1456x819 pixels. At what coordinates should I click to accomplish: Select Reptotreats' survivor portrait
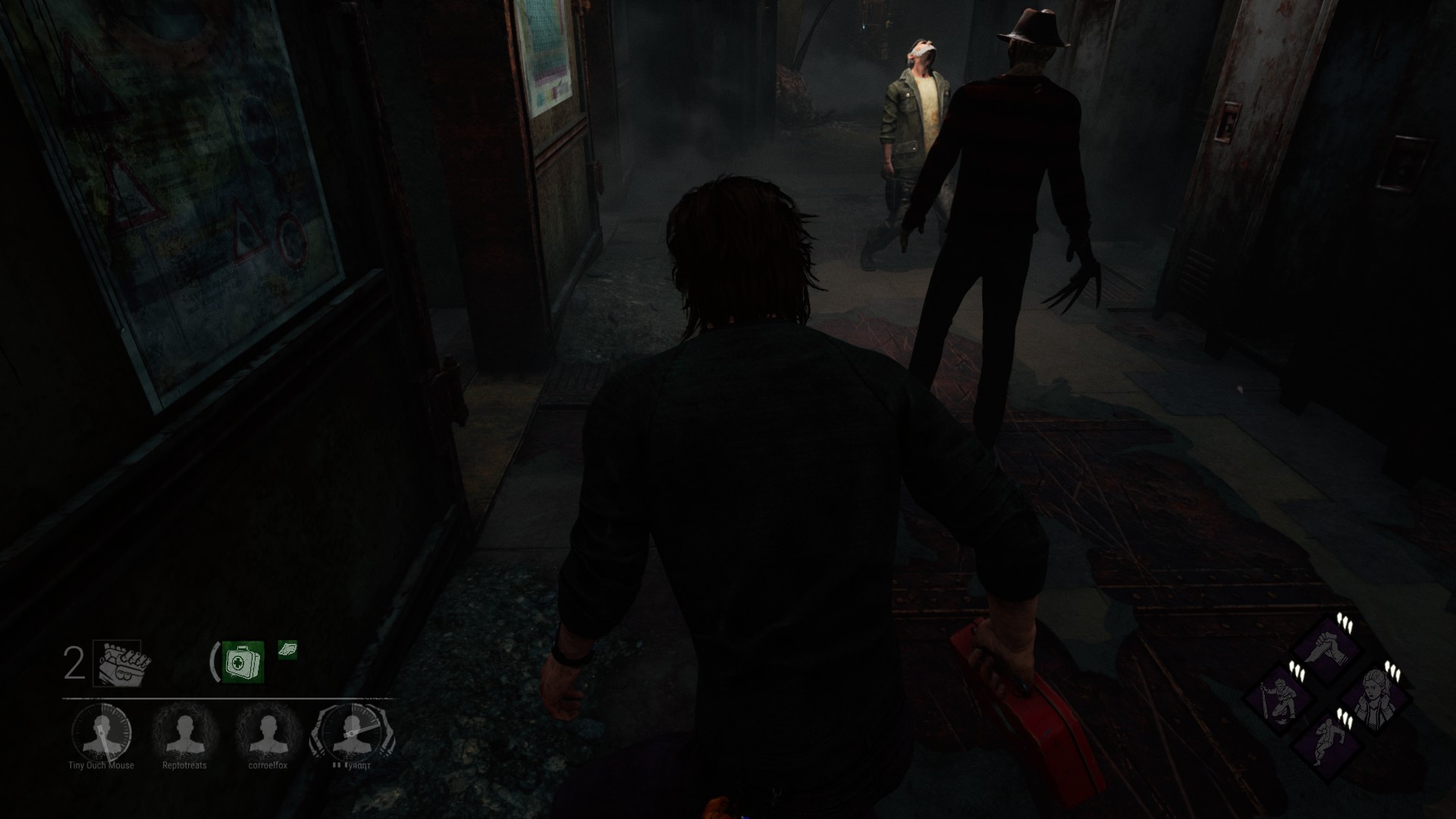[x=184, y=733]
